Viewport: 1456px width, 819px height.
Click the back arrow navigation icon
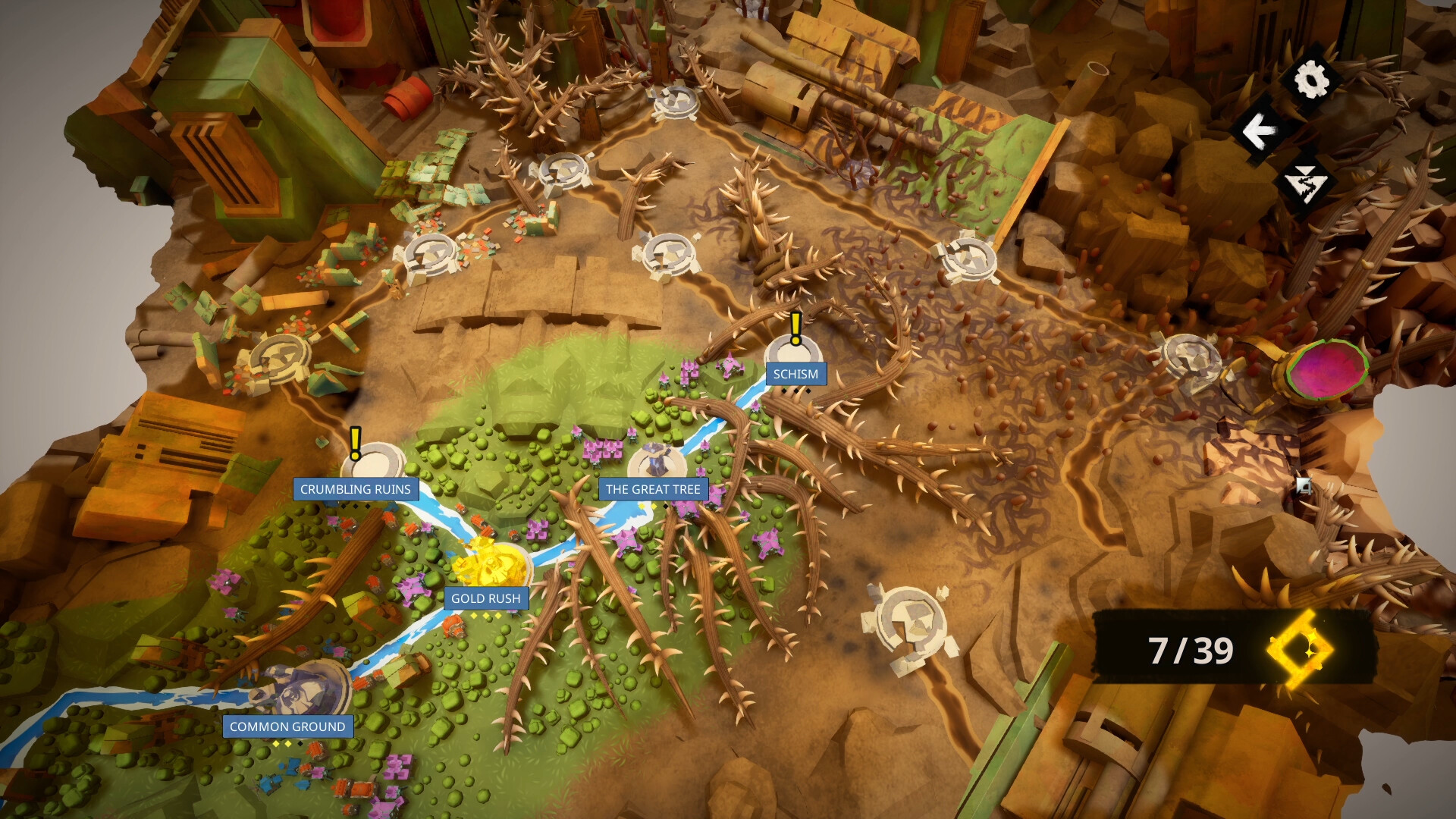tap(1260, 130)
